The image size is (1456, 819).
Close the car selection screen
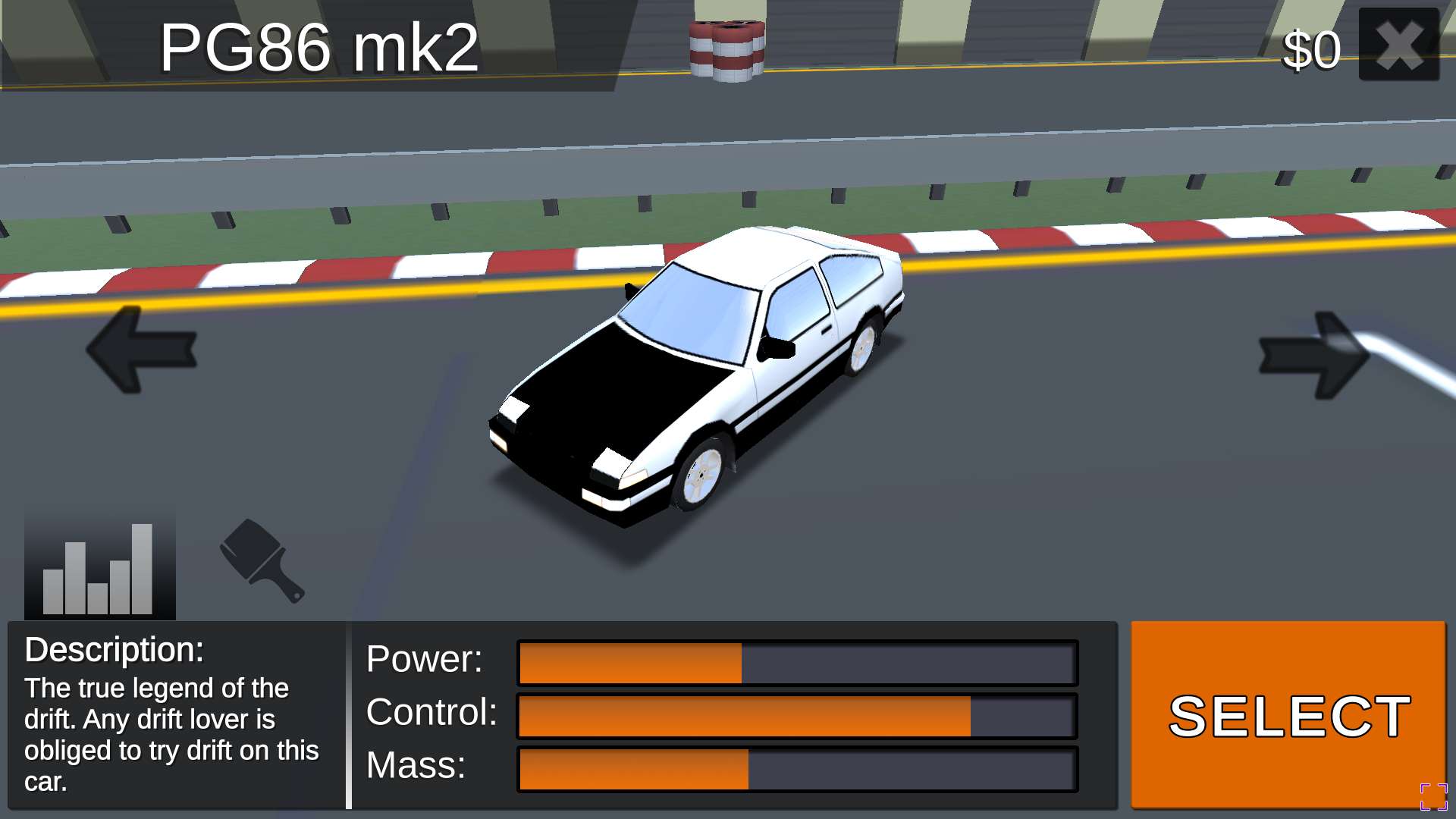pyautogui.click(x=1398, y=45)
